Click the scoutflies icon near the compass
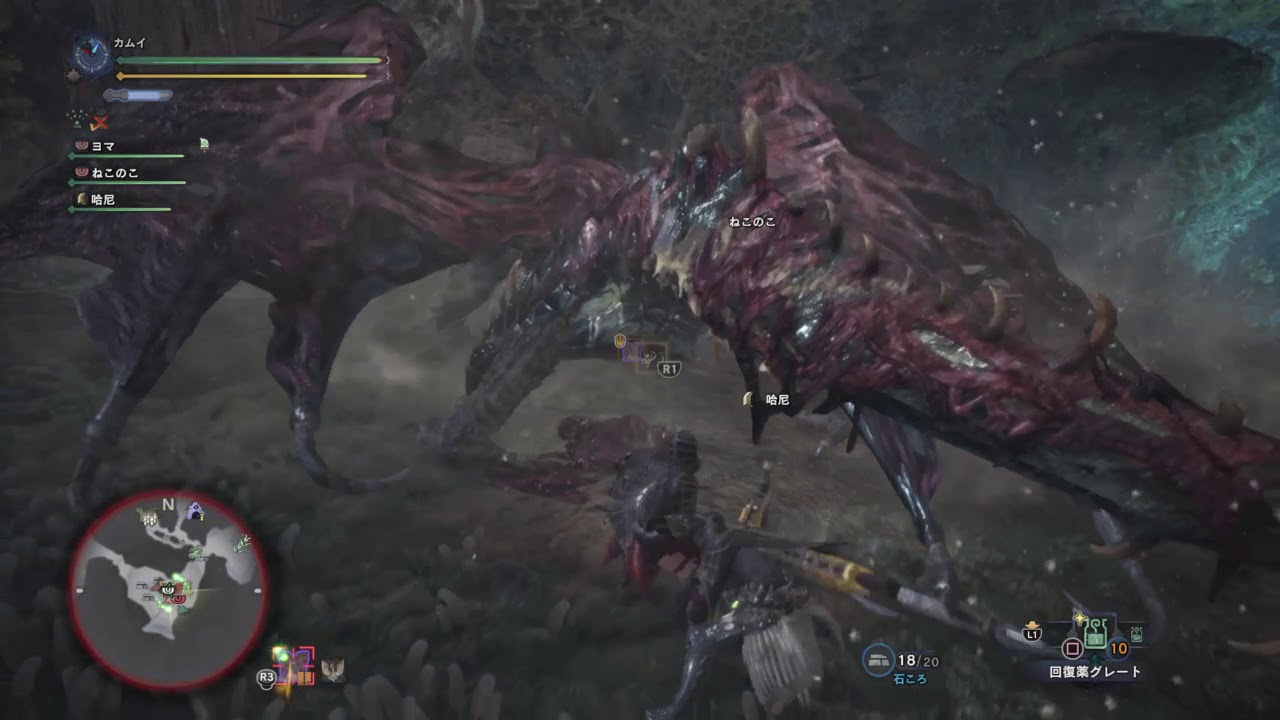 (74, 74)
